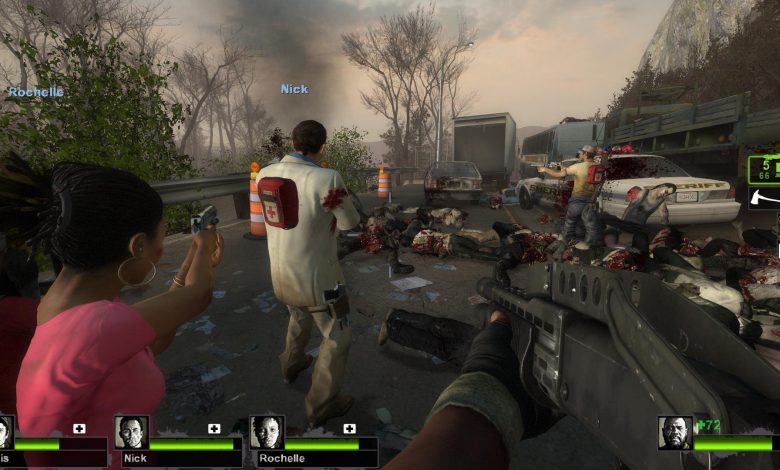The height and width of the screenshot is (470, 780).
Task: Click the floating Rochelle name tag
Action: [36, 92]
